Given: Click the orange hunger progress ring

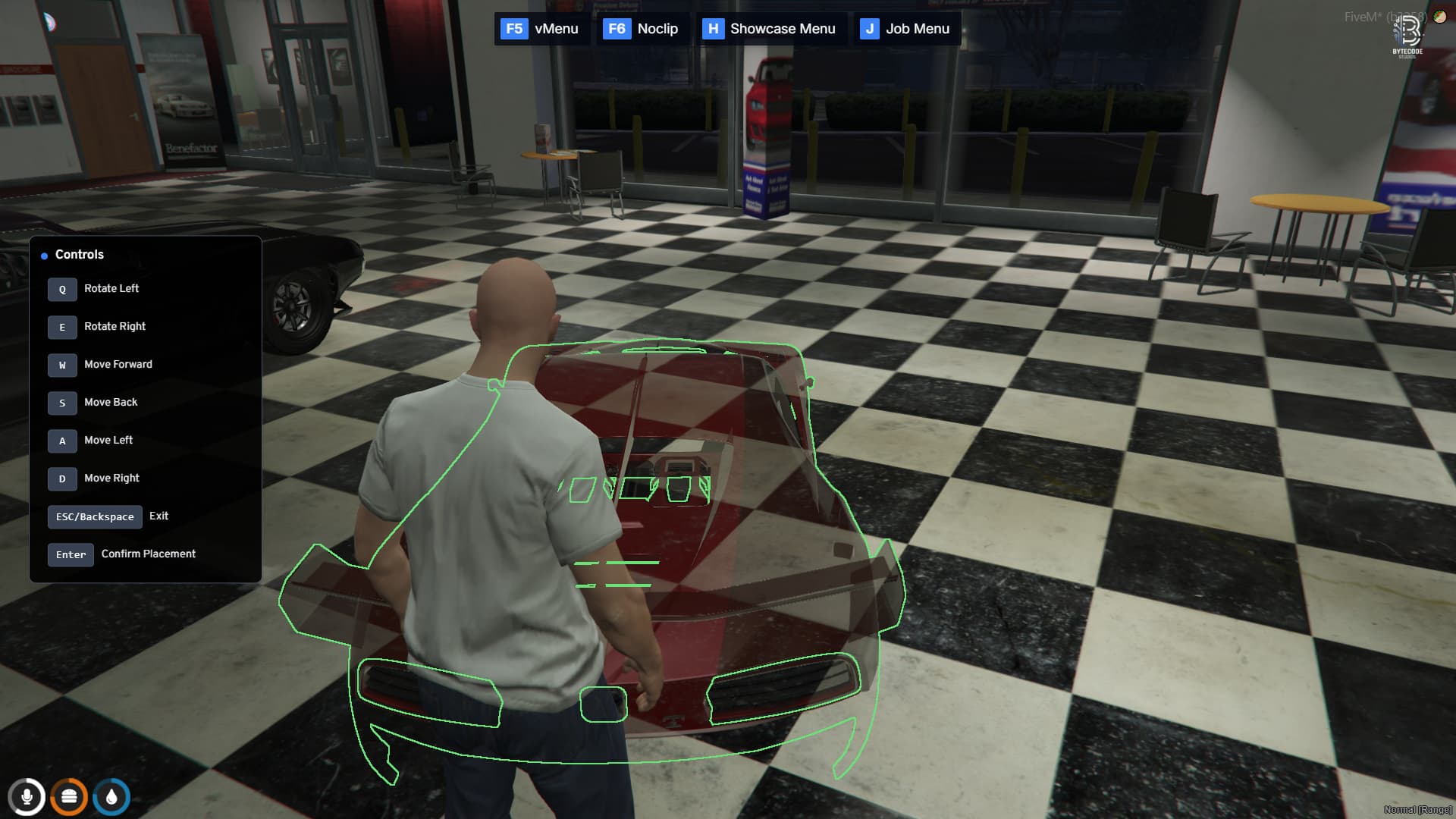Looking at the screenshot, I should click(x=69, y=797).
